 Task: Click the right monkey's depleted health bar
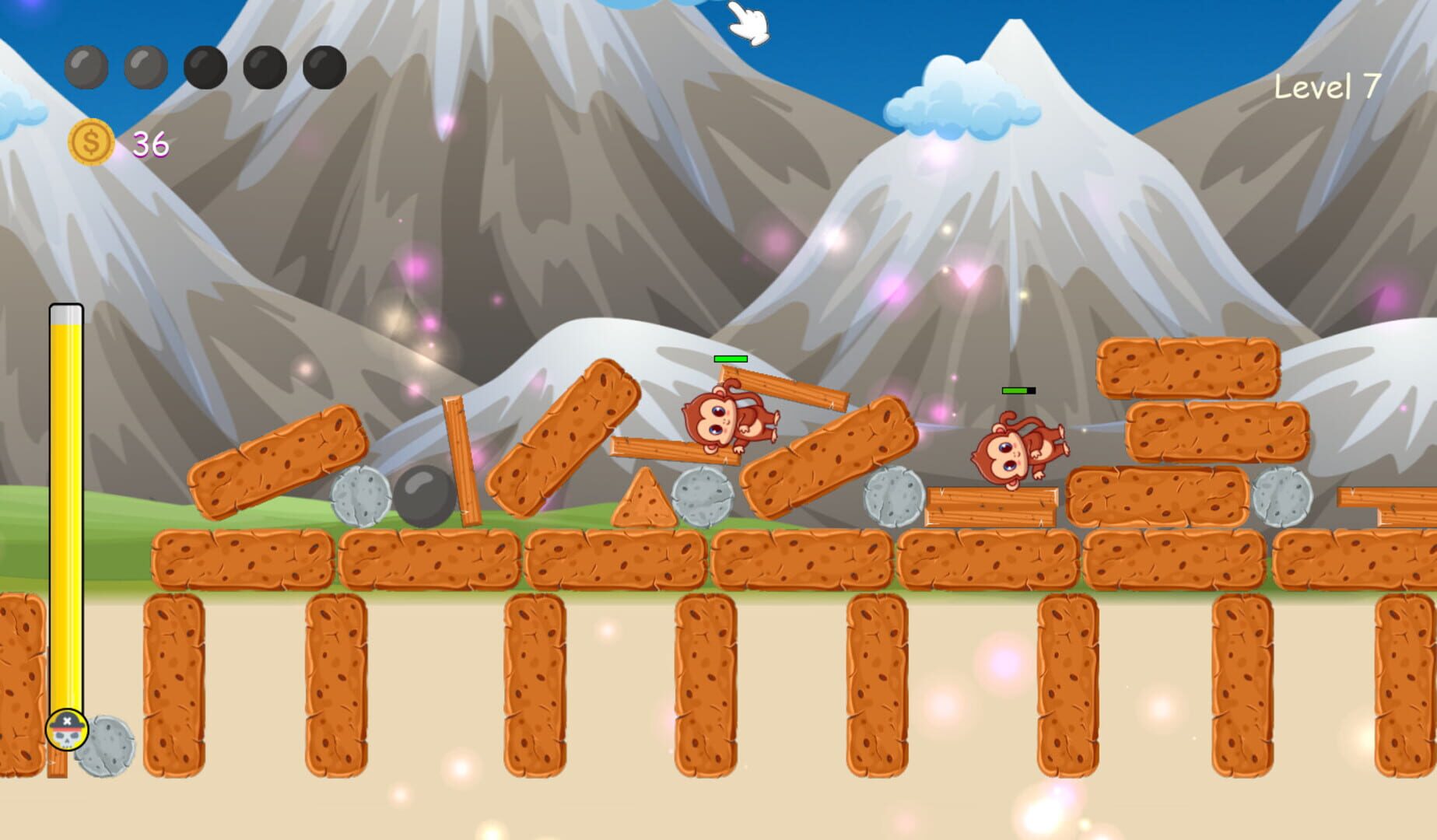pyautogui.click(x=1017, y=390)
